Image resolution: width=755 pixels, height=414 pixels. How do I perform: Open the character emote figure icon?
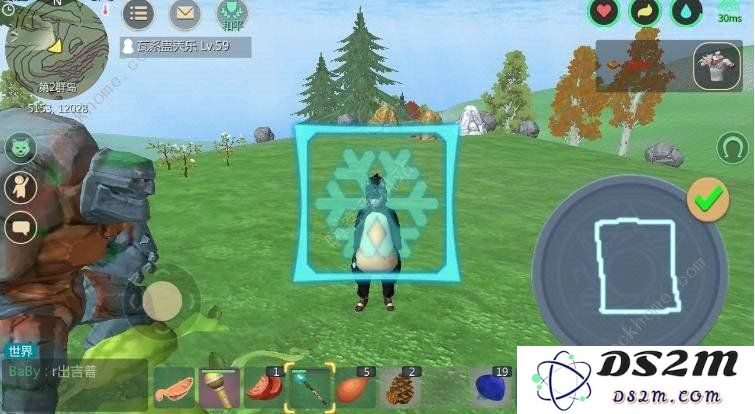(x=20, y=187)
